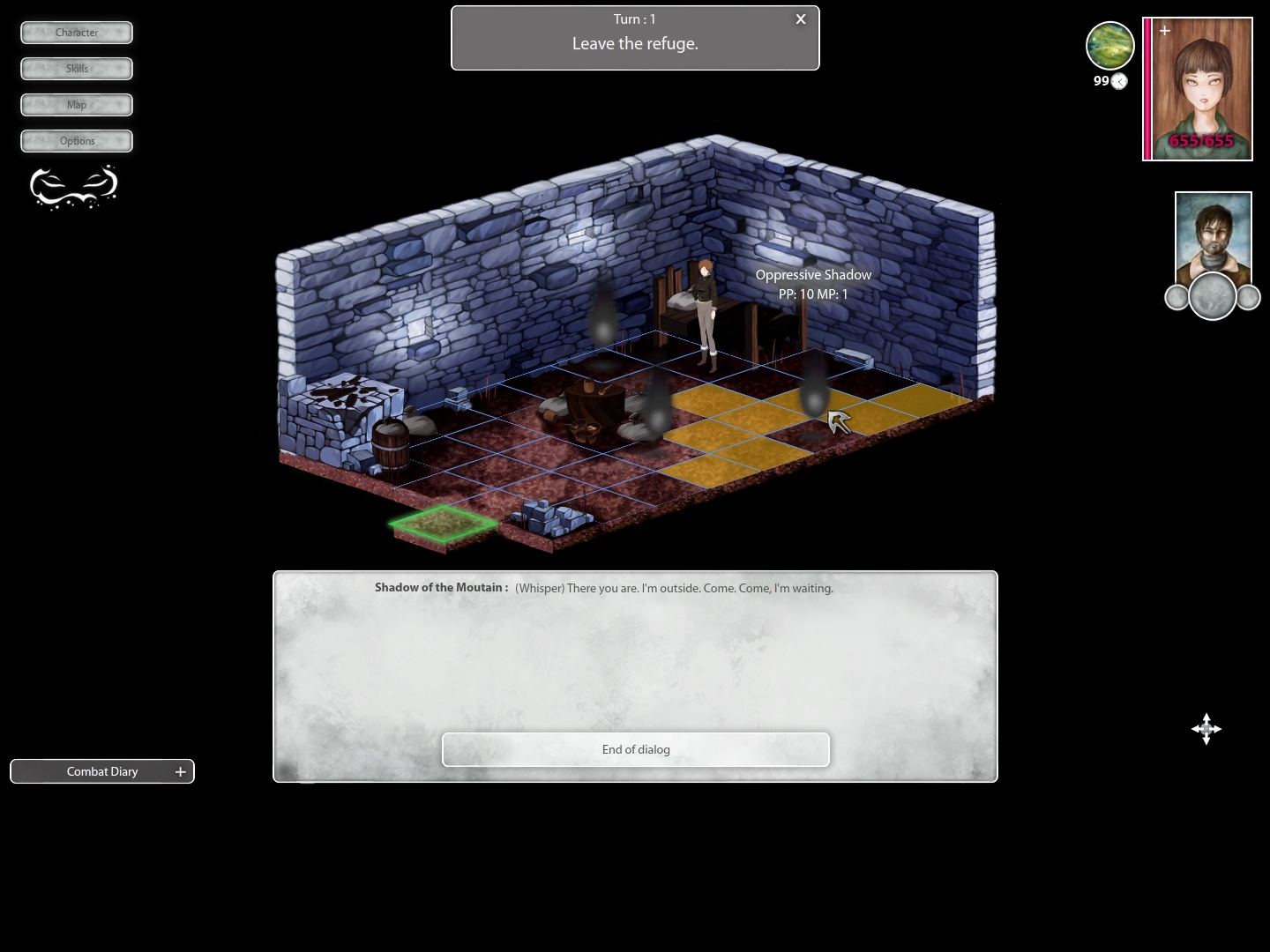1270x952 pixels.
Task: Click the white mask emblem below Options
Action: [x=74, y=186]
